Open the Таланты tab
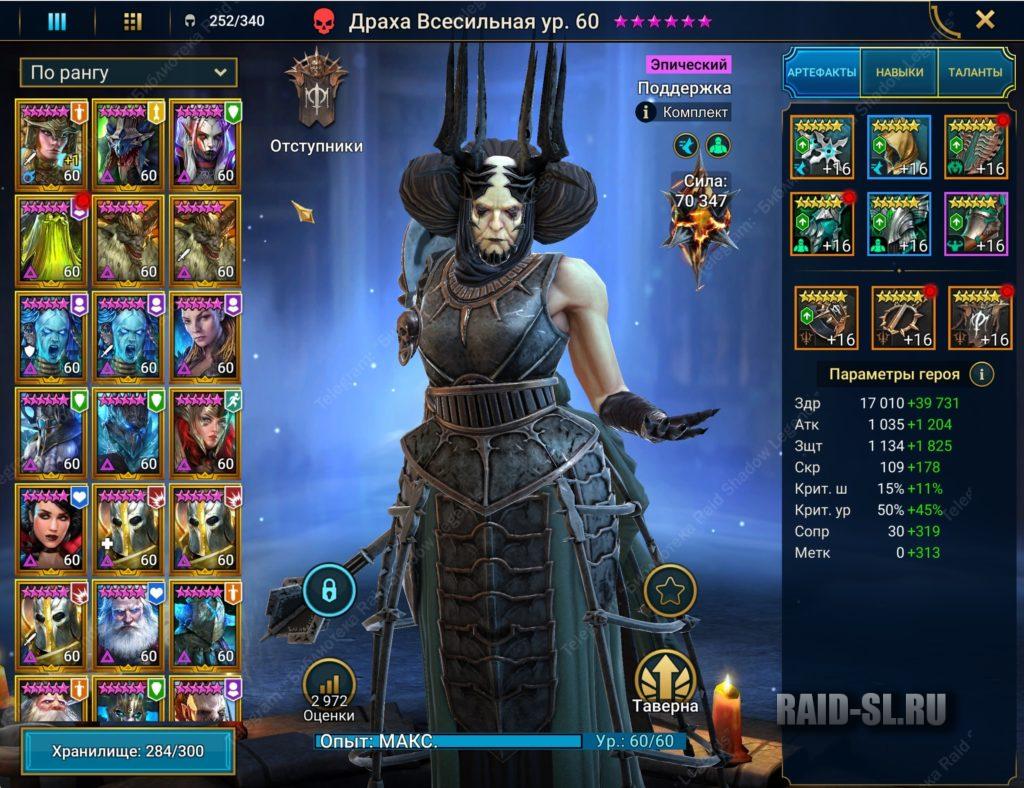Screen dimensions: 1024x788 point(974,72)
